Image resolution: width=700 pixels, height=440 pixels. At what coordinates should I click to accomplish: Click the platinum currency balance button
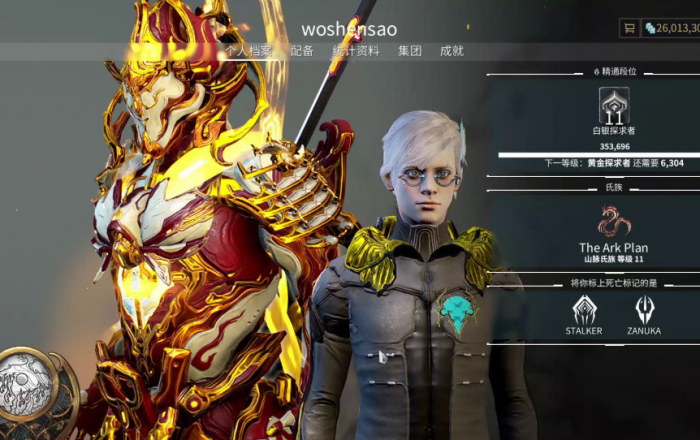(671, 28)
